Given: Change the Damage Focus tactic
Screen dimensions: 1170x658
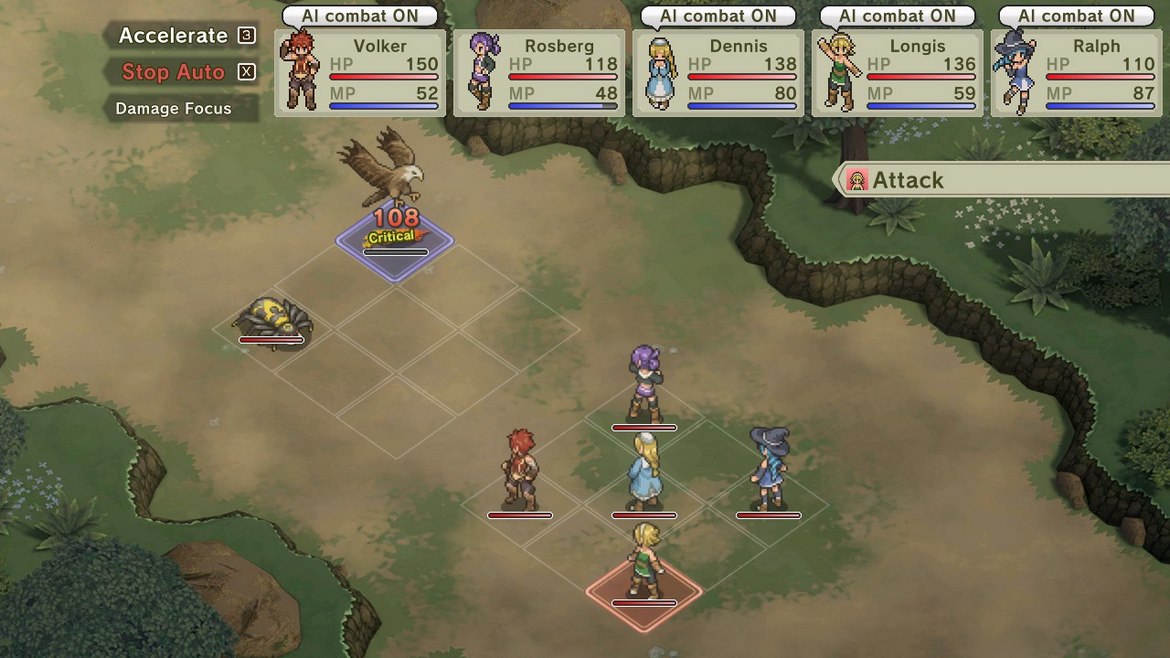Looking at the screenshot, I should (x=174, y=109).
